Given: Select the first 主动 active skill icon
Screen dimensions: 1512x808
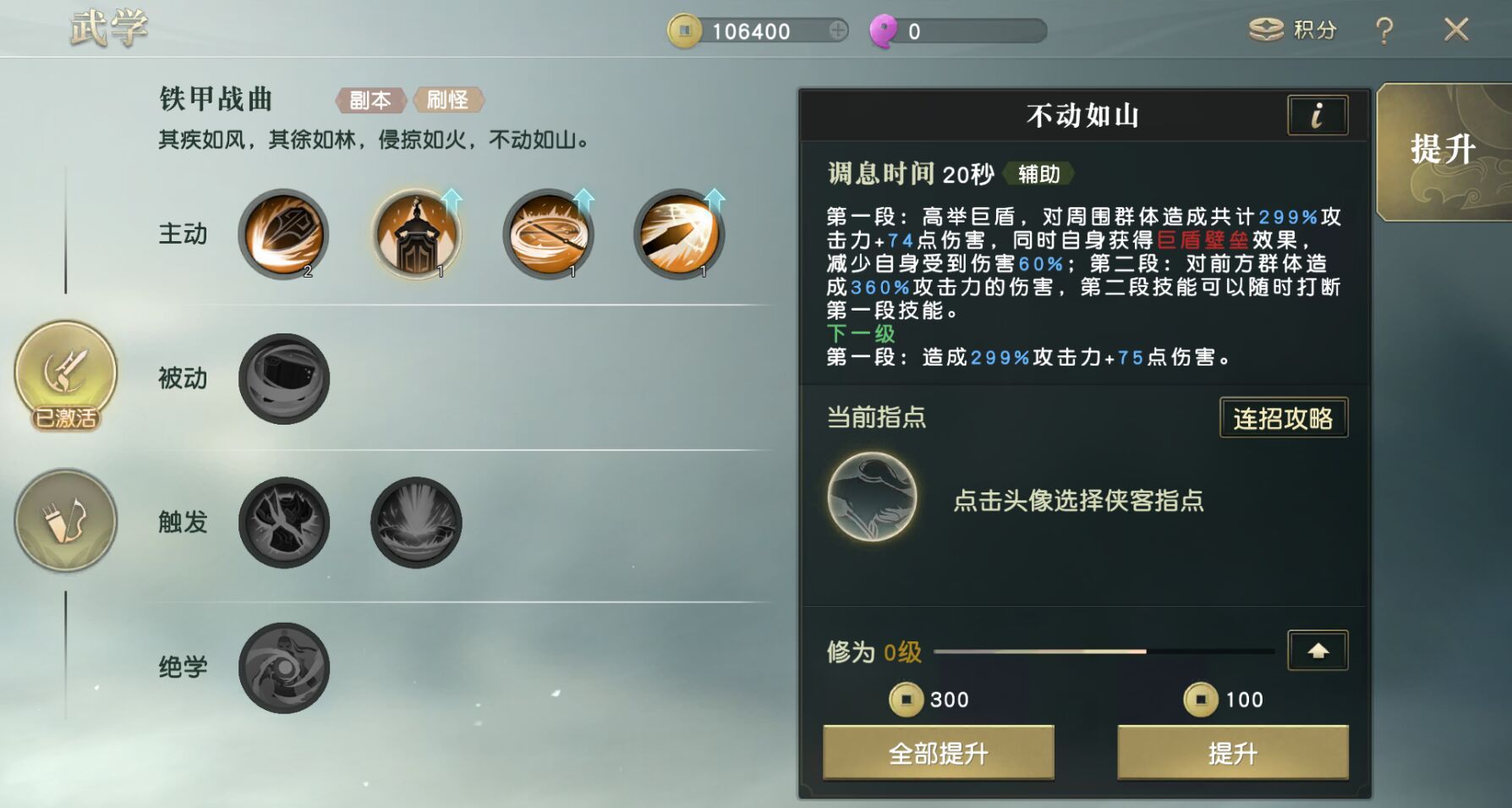Looking at the screenshot, I should tap(283, 234).
